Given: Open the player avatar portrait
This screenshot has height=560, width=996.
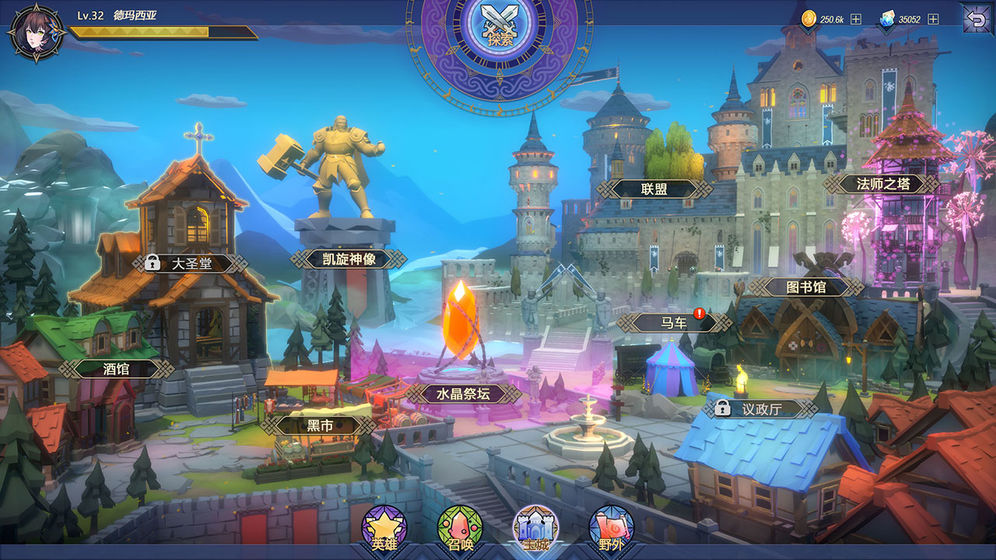Looking at the screenshot, I should tap(36, 32).
